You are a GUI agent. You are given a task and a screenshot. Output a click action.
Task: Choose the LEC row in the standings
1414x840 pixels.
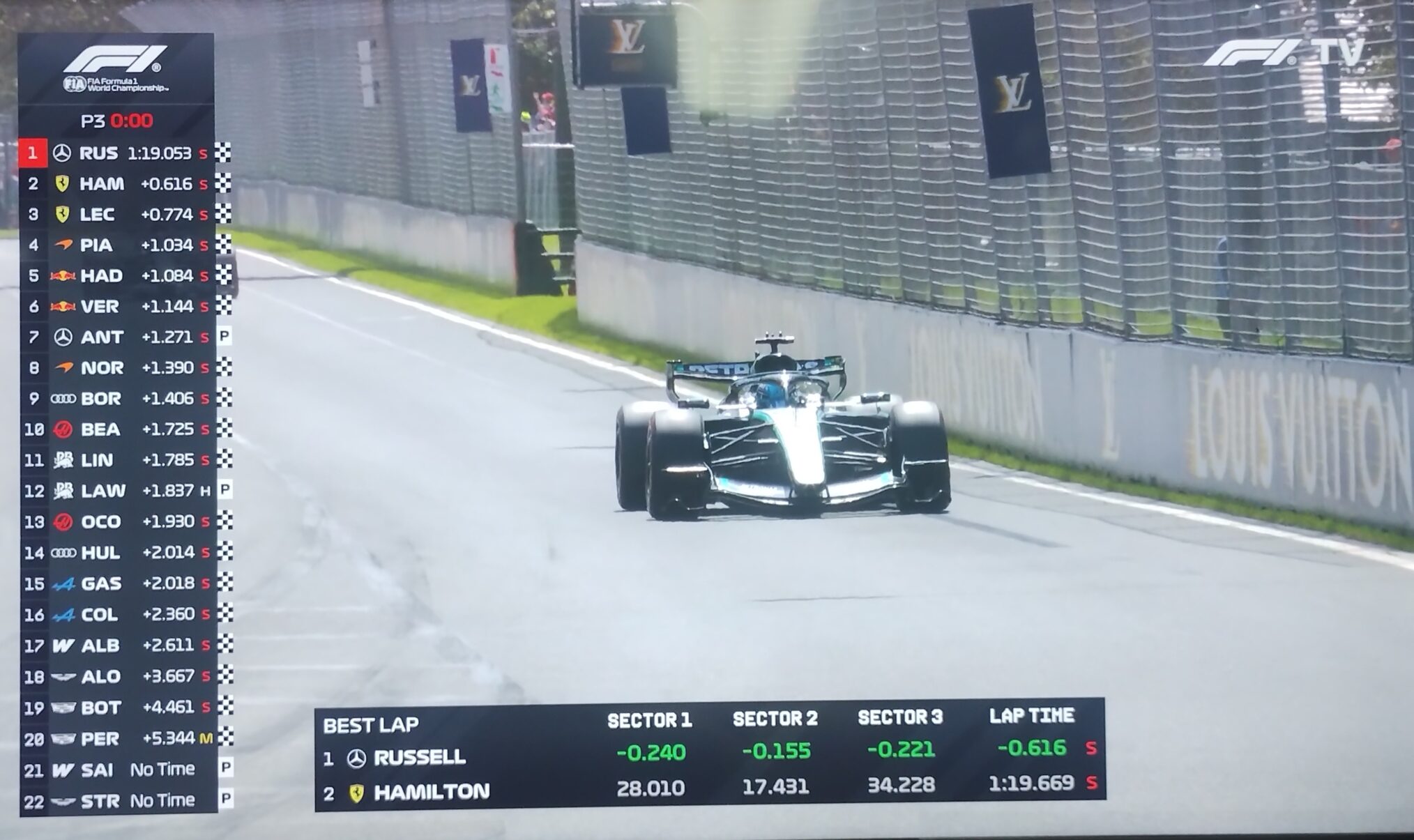119,215
